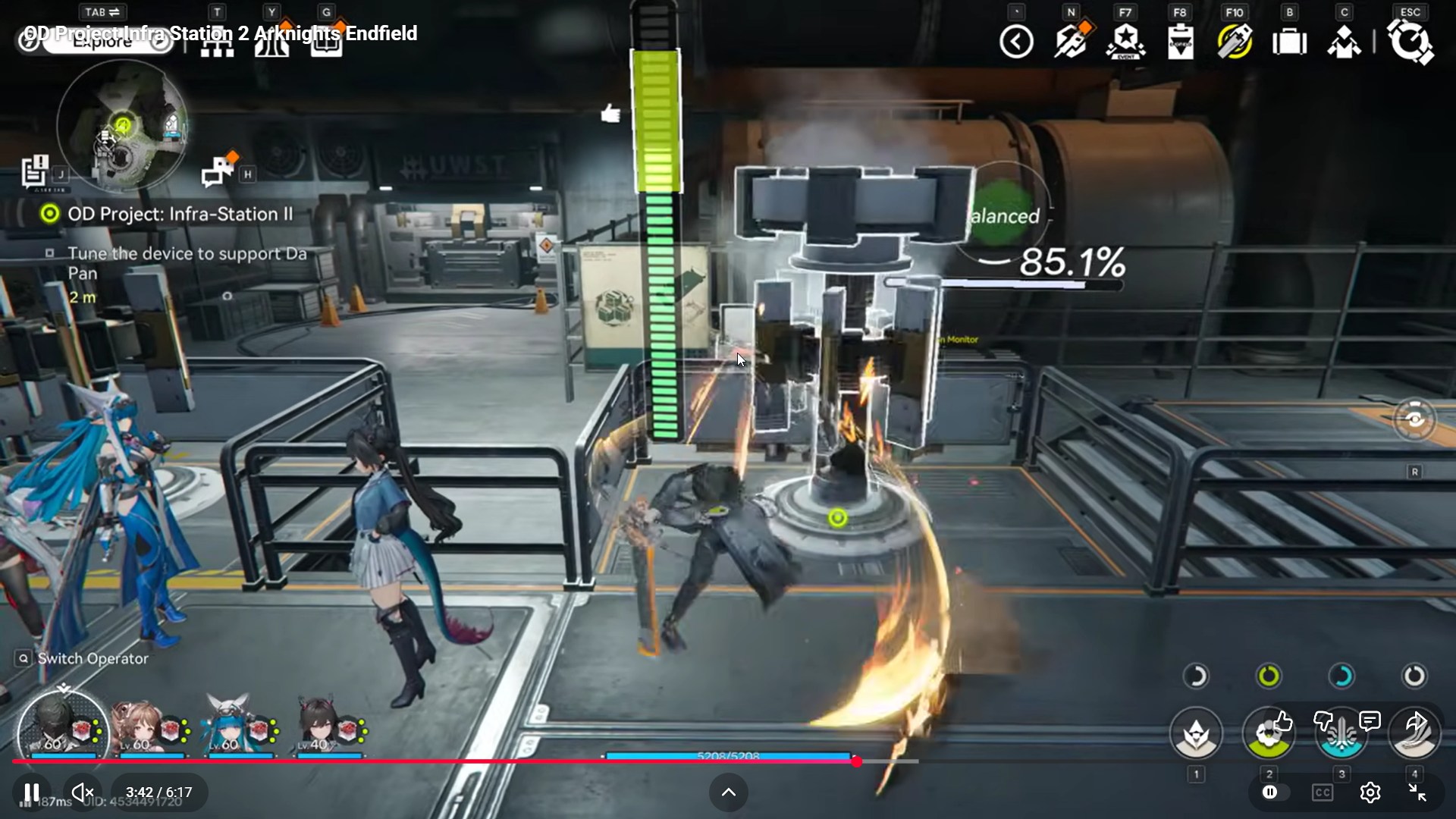
Task: Open the main menu hexagon icon
Action: click(x=1410, y=42)
